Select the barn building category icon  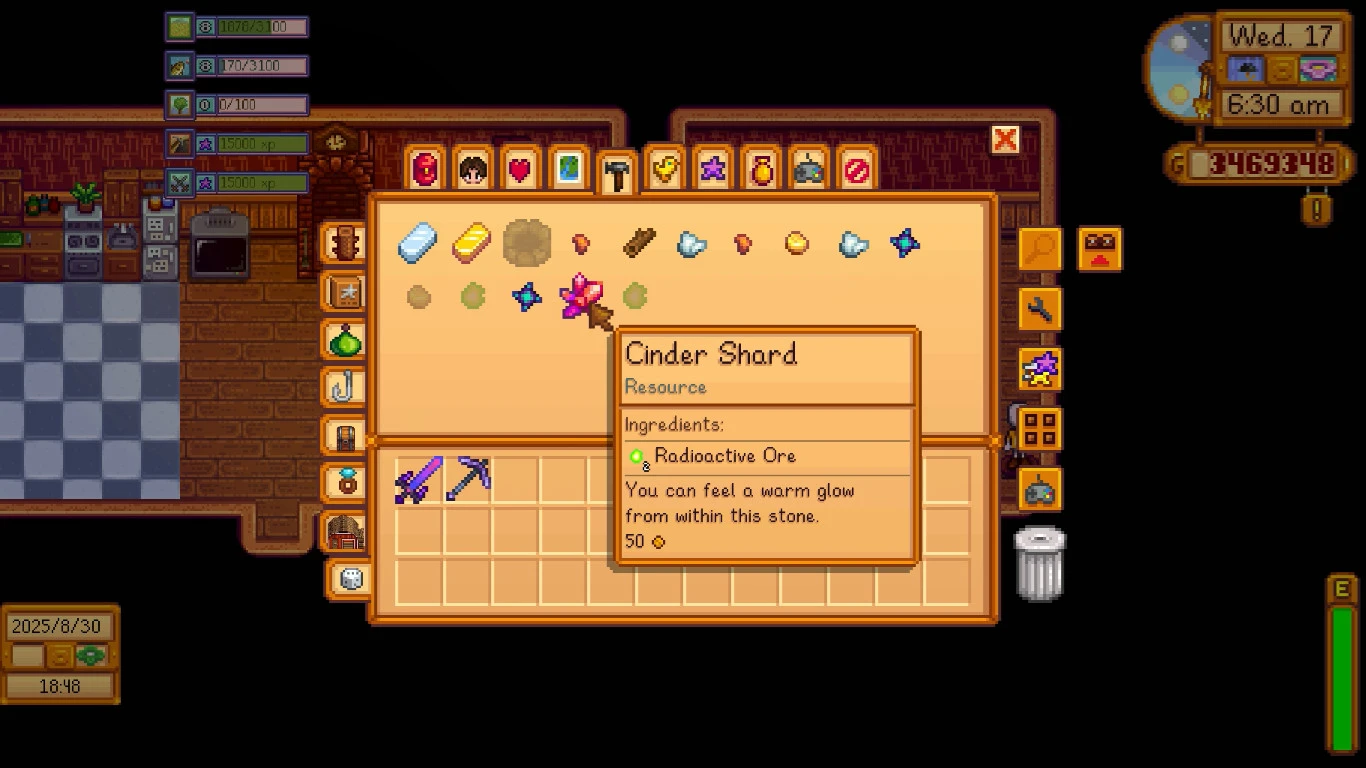tap(344, 531)
